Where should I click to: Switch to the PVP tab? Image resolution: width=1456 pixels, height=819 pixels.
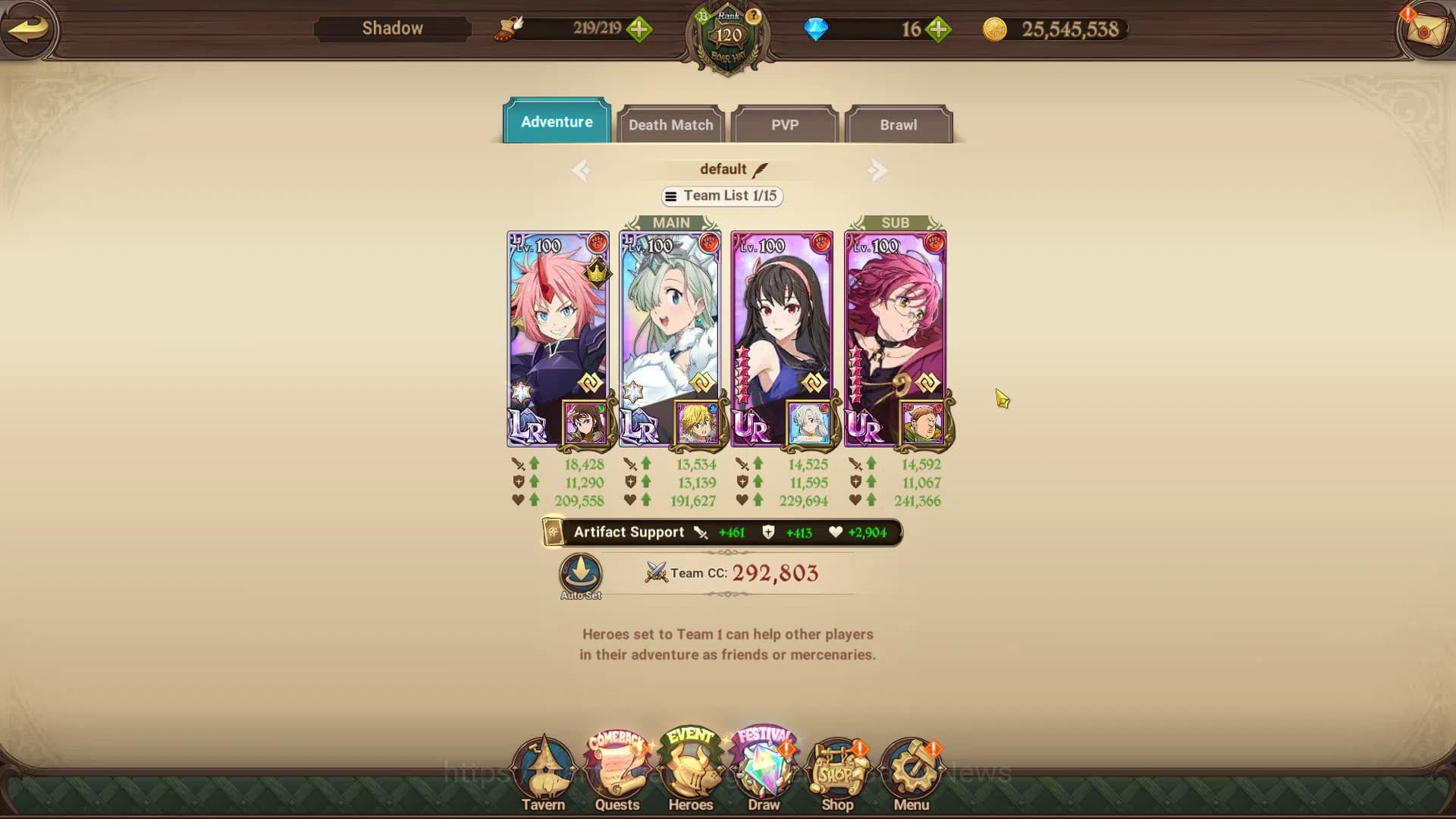[785, 124]
